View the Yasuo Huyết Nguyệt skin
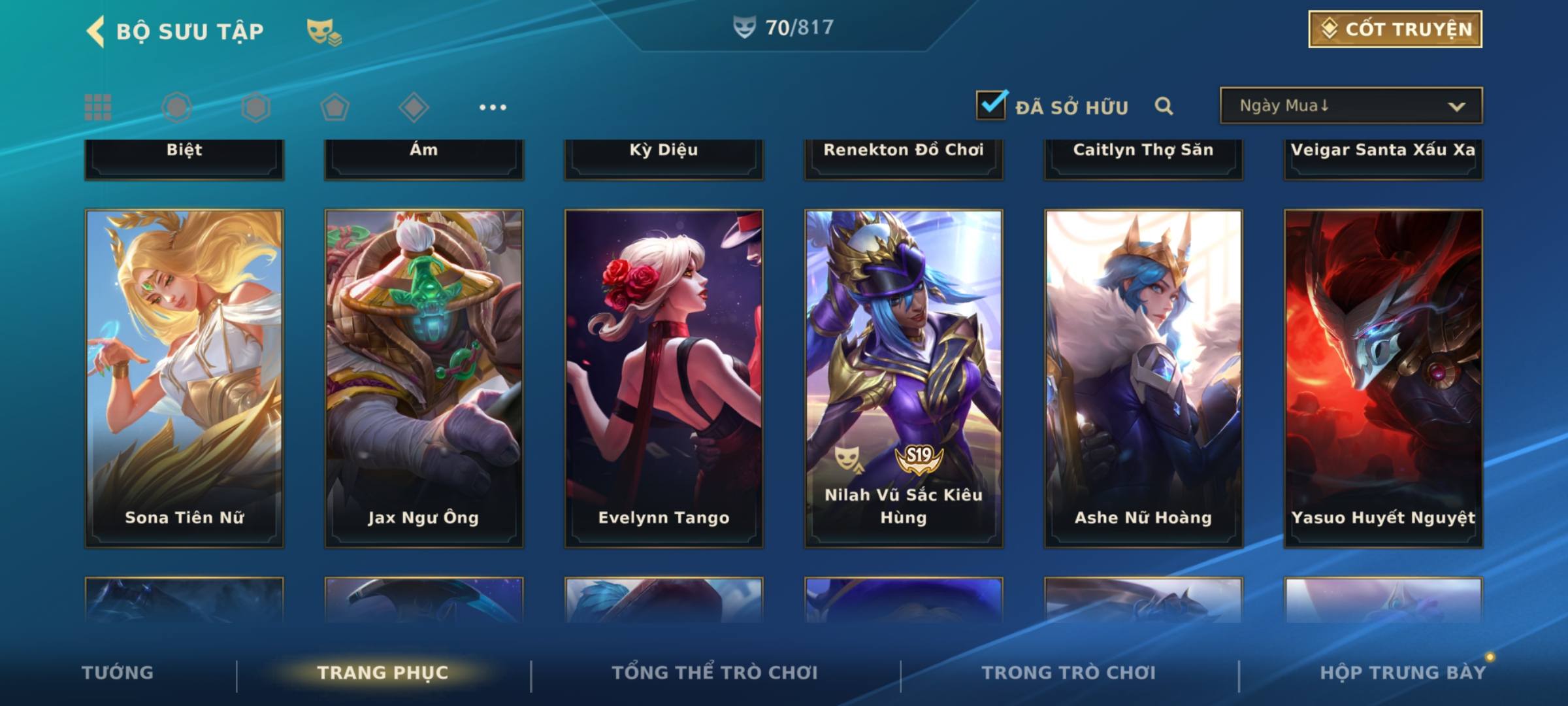Viewport: 1568px width, 706px height. (1383, 378)
